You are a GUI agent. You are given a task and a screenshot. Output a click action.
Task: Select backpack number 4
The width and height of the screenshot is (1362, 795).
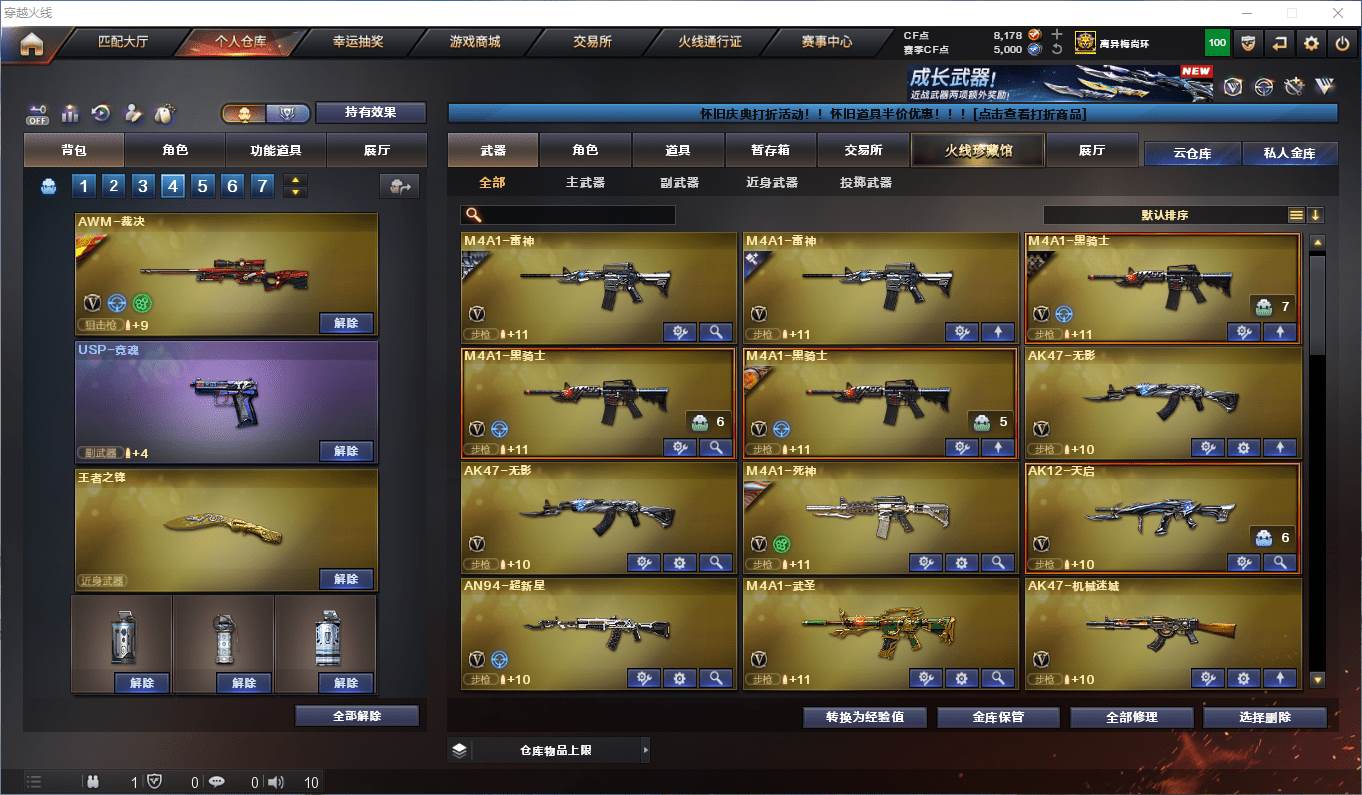[173, 186]
